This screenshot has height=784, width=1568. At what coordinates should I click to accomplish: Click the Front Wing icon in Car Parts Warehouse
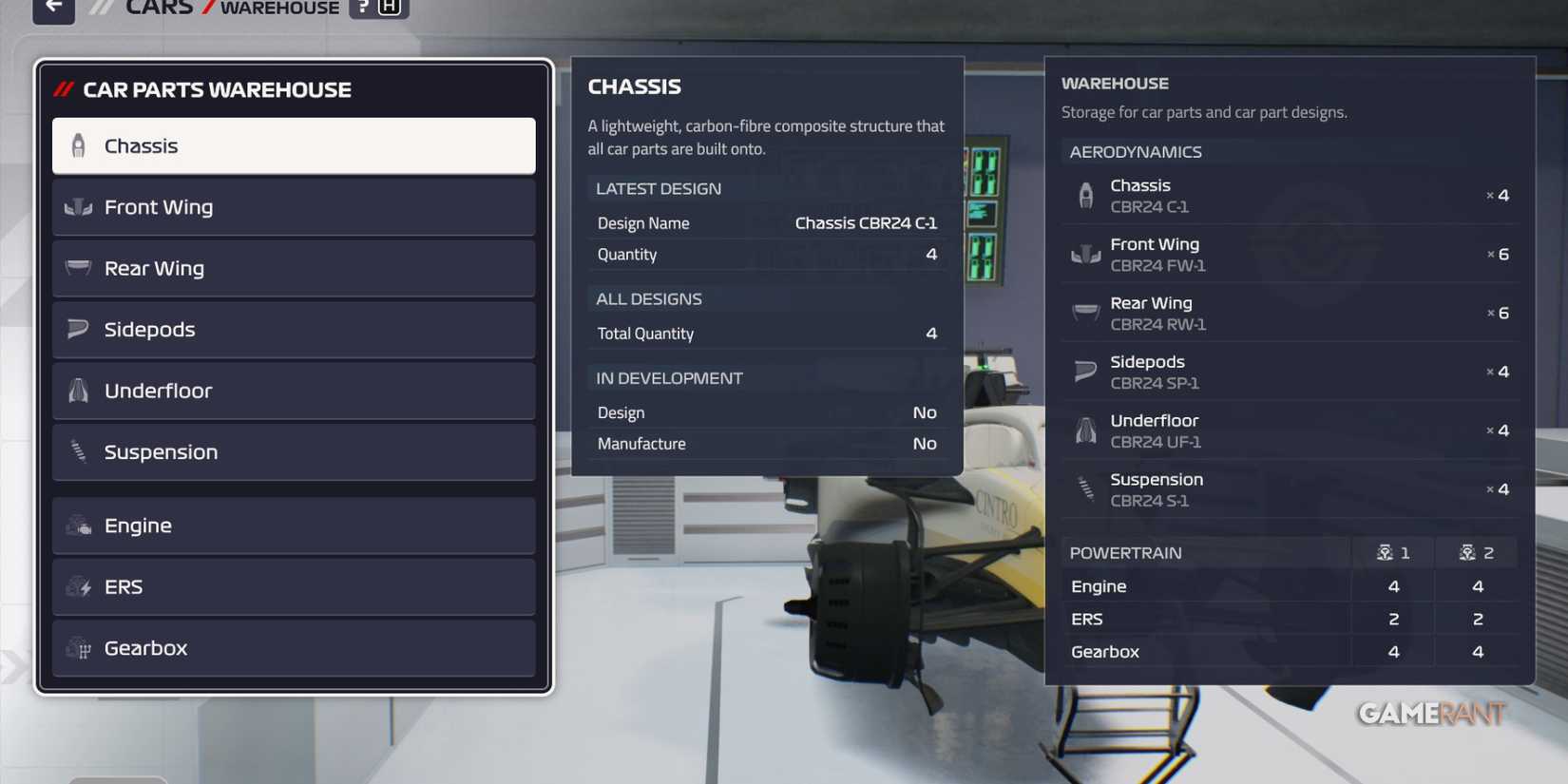click(77, 206)
